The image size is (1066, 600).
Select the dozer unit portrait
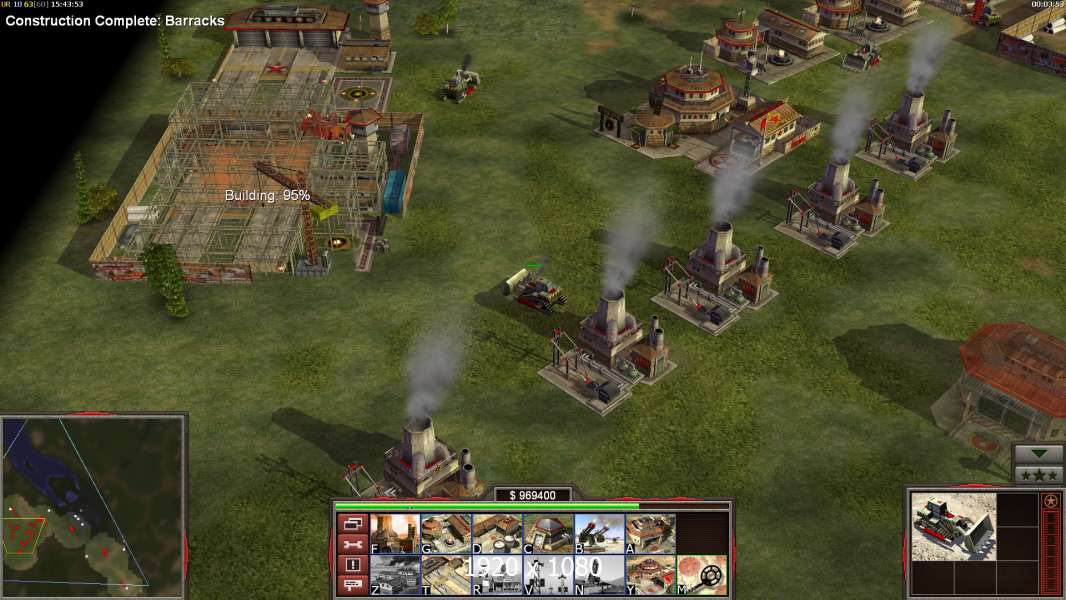tap(953, 526)
